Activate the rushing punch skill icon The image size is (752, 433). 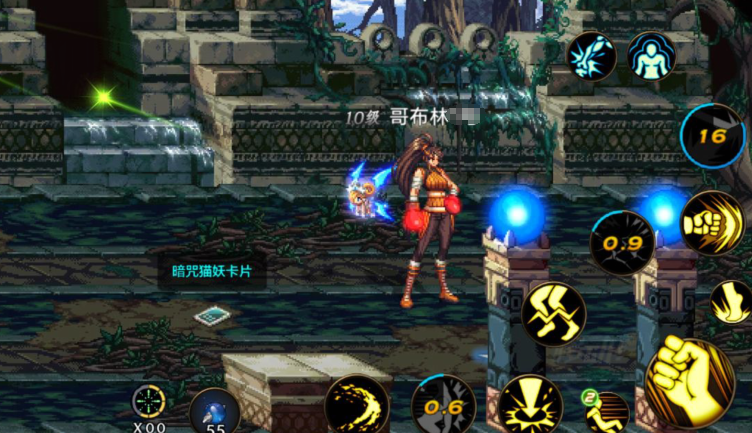pyautogui.click(x=712, y=222)
